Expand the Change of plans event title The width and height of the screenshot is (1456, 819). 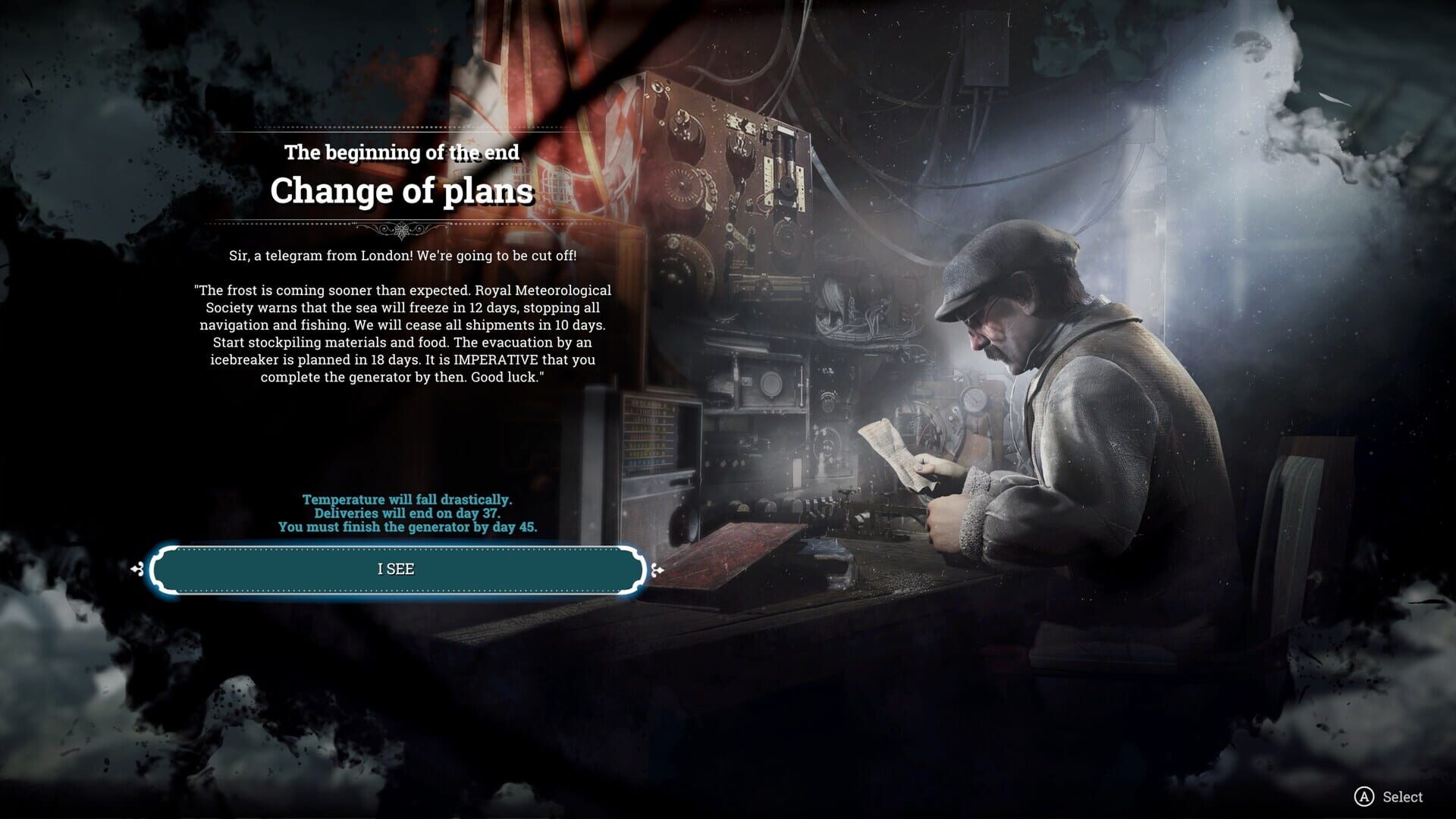(x=401, y=192)
